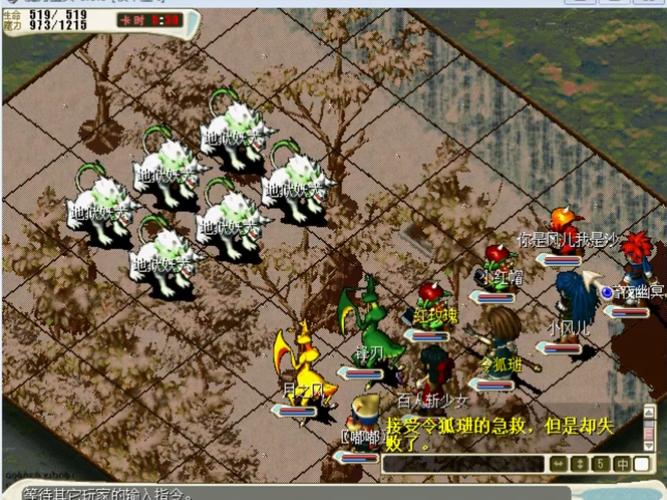The width and height of the screenshot is (667, 500).
Task: Toggle the 中 input mode button
Action: [621, 464]
